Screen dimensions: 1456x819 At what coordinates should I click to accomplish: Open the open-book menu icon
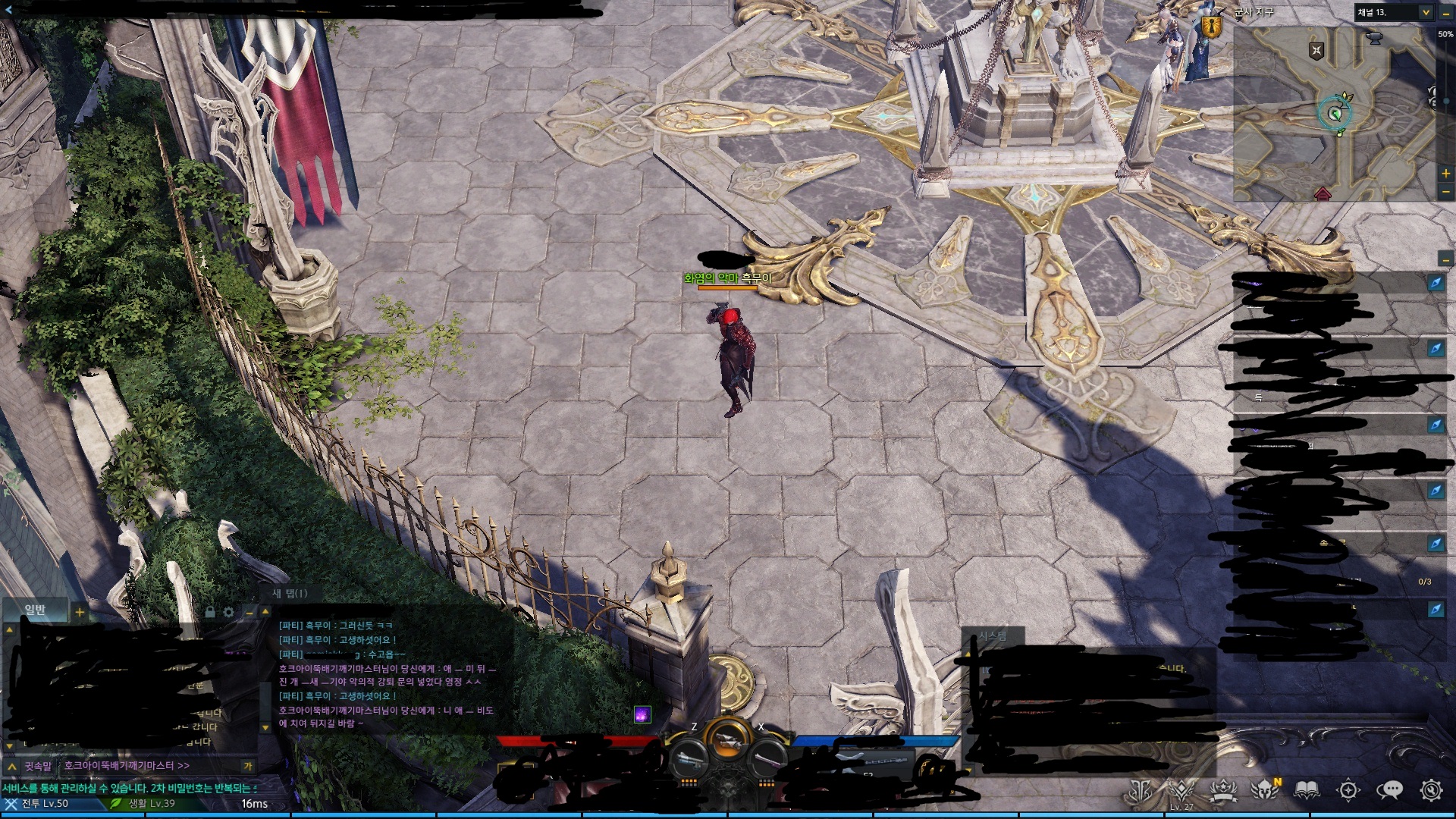click(x=1306, y=790)
